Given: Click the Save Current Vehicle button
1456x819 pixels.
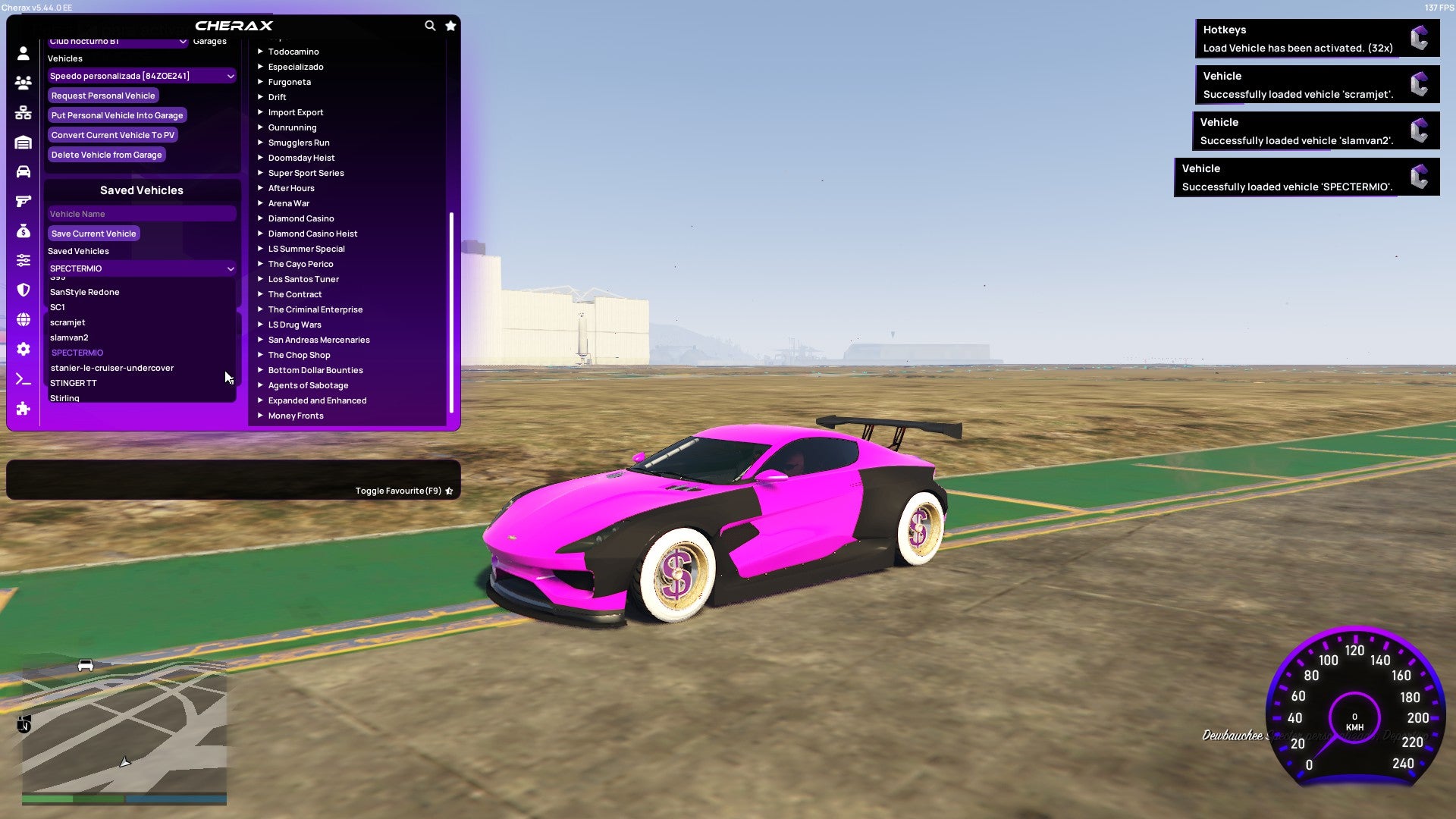Looking at the screenshot, I should click(x=93, y=233).
